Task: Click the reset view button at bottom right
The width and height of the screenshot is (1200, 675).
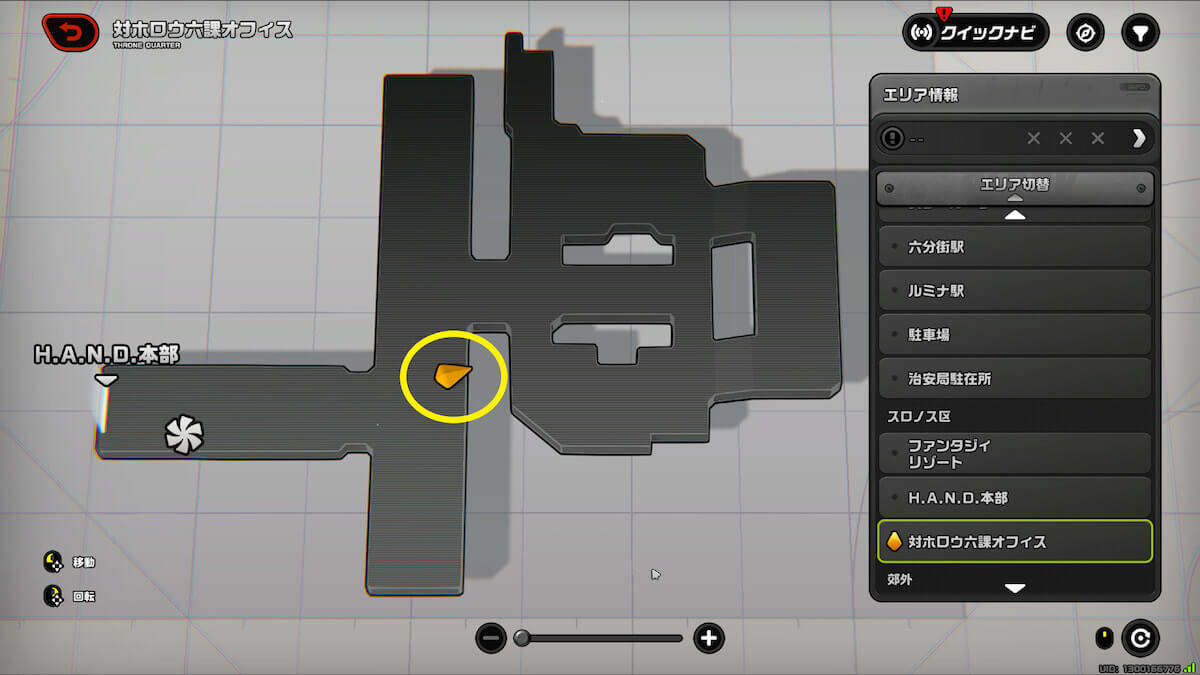Action: (x=1140, y=637)
